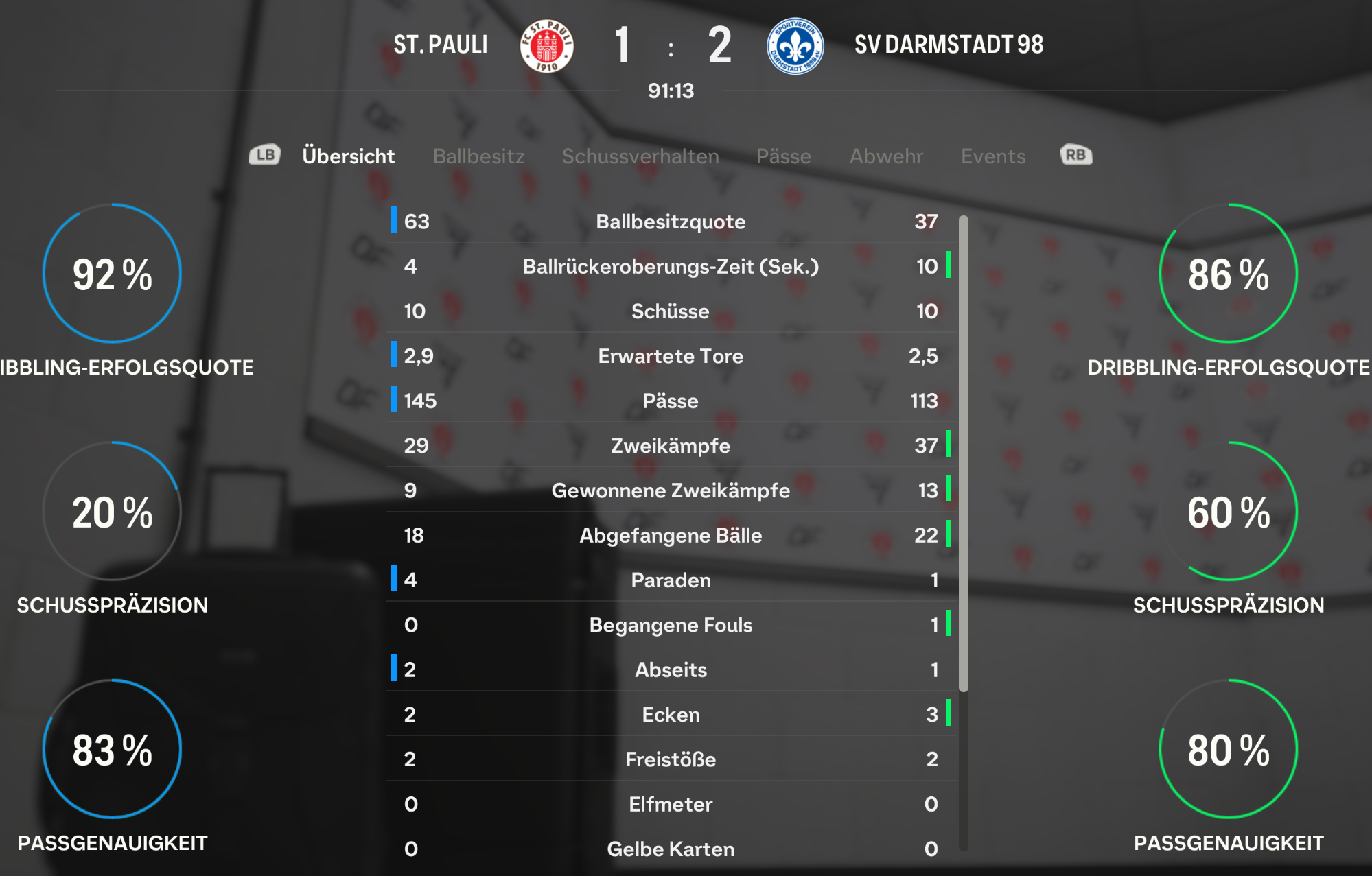Image resolution: width=1372 pixels, height=876 pixels.
Task: Switch to the Abwehr tab
Action: tap(886, 156)
